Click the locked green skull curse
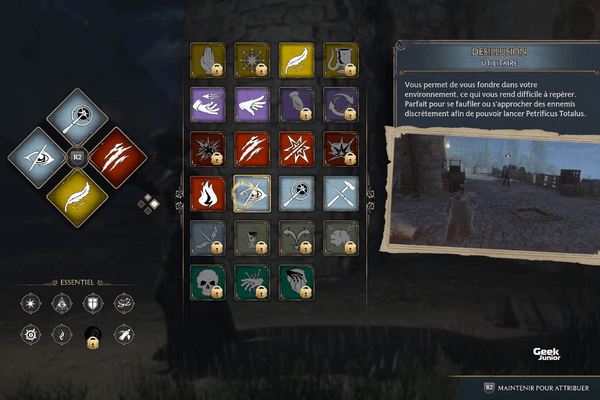Image resolution: width=600 pixels, height=400 pixels. (207, 281)
